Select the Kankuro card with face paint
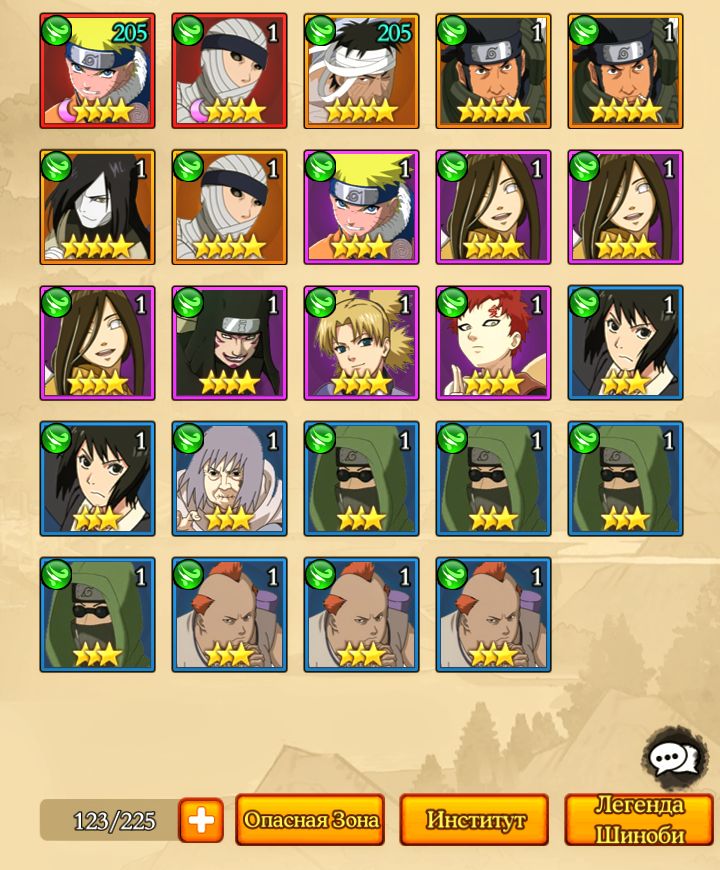 pyautogui.click(x=229, y=343)
